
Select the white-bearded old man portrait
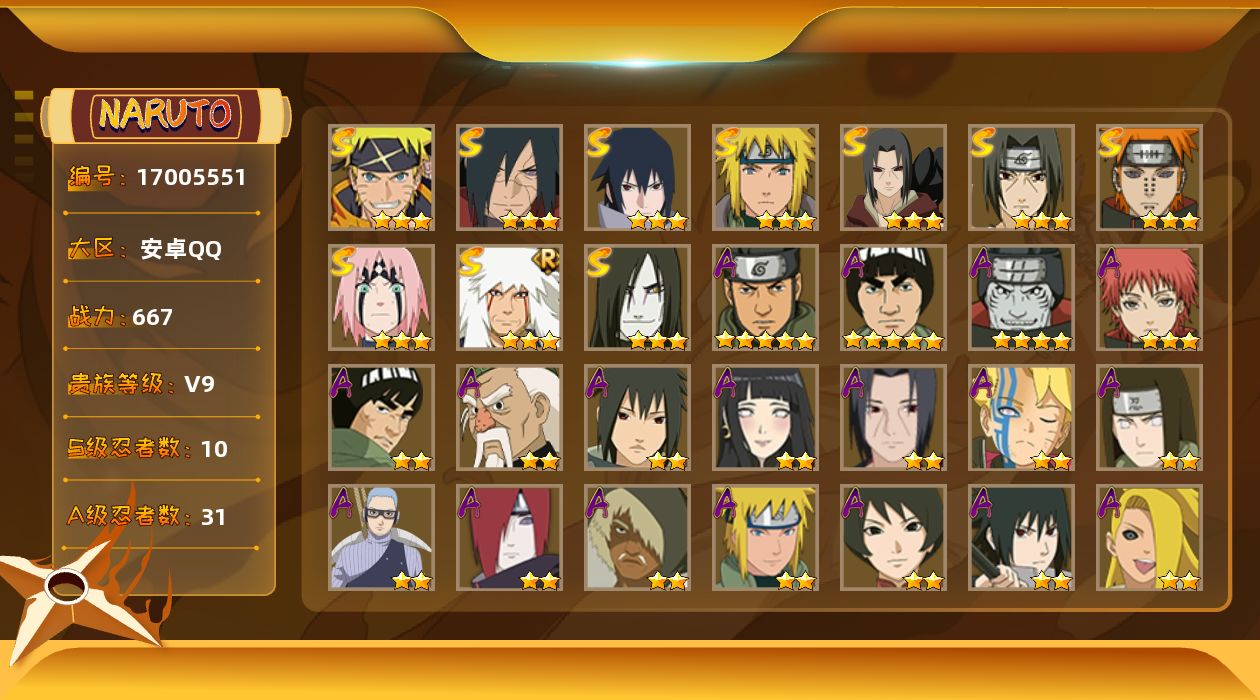point(509,417)
